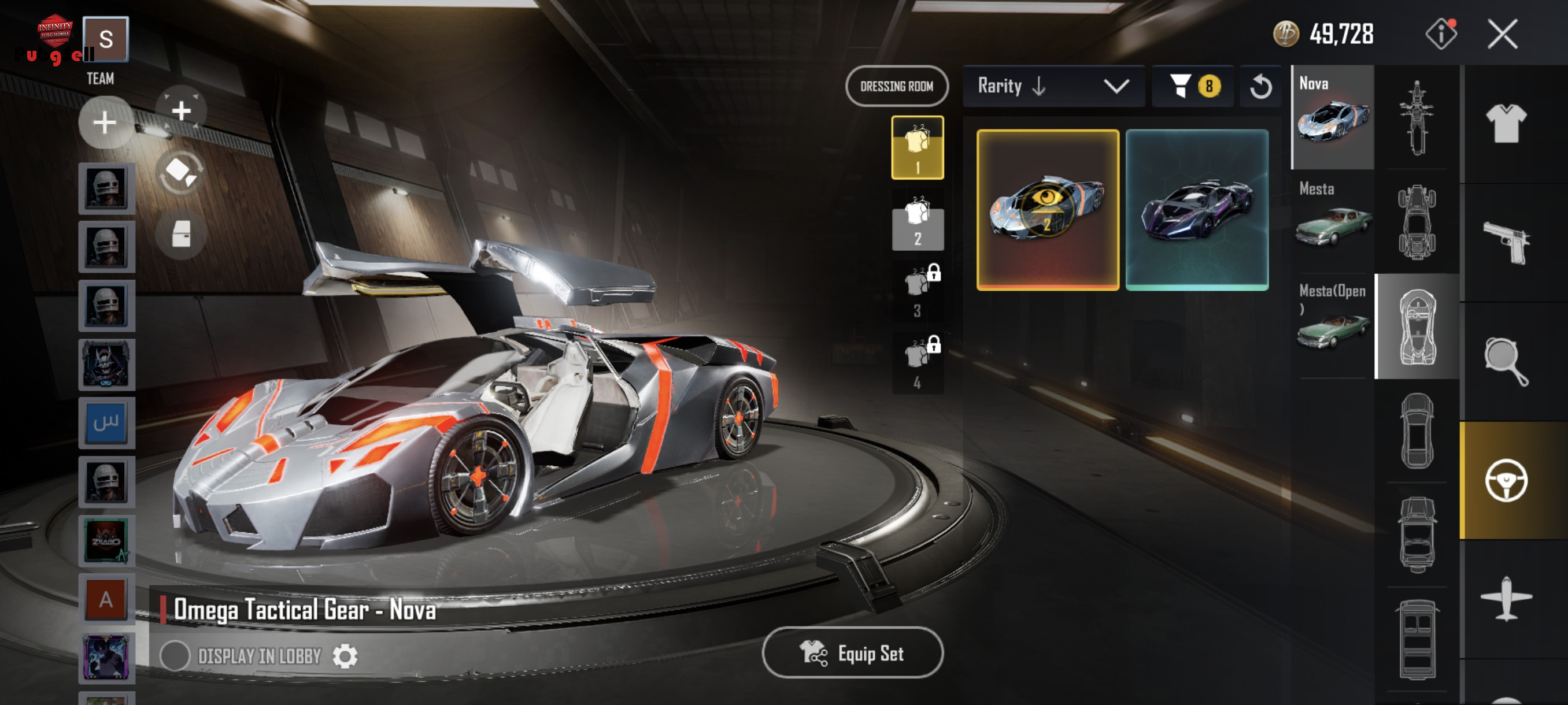Choose the Nova vehicle entry
The width and height of the screenshot is (1568, 705).
tap(1333, 117)
